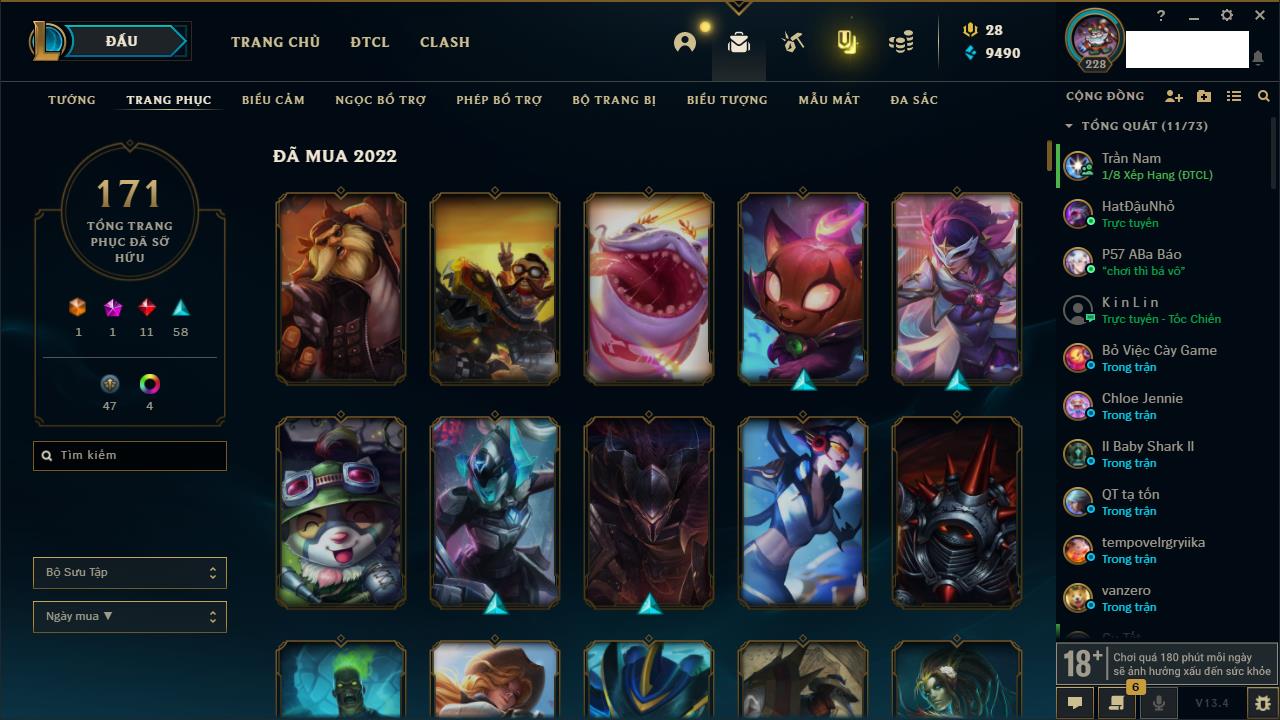Select the PHÉP BỔ TRỢ tab
Screen dimensions: 1280x720
click(499, 100)
